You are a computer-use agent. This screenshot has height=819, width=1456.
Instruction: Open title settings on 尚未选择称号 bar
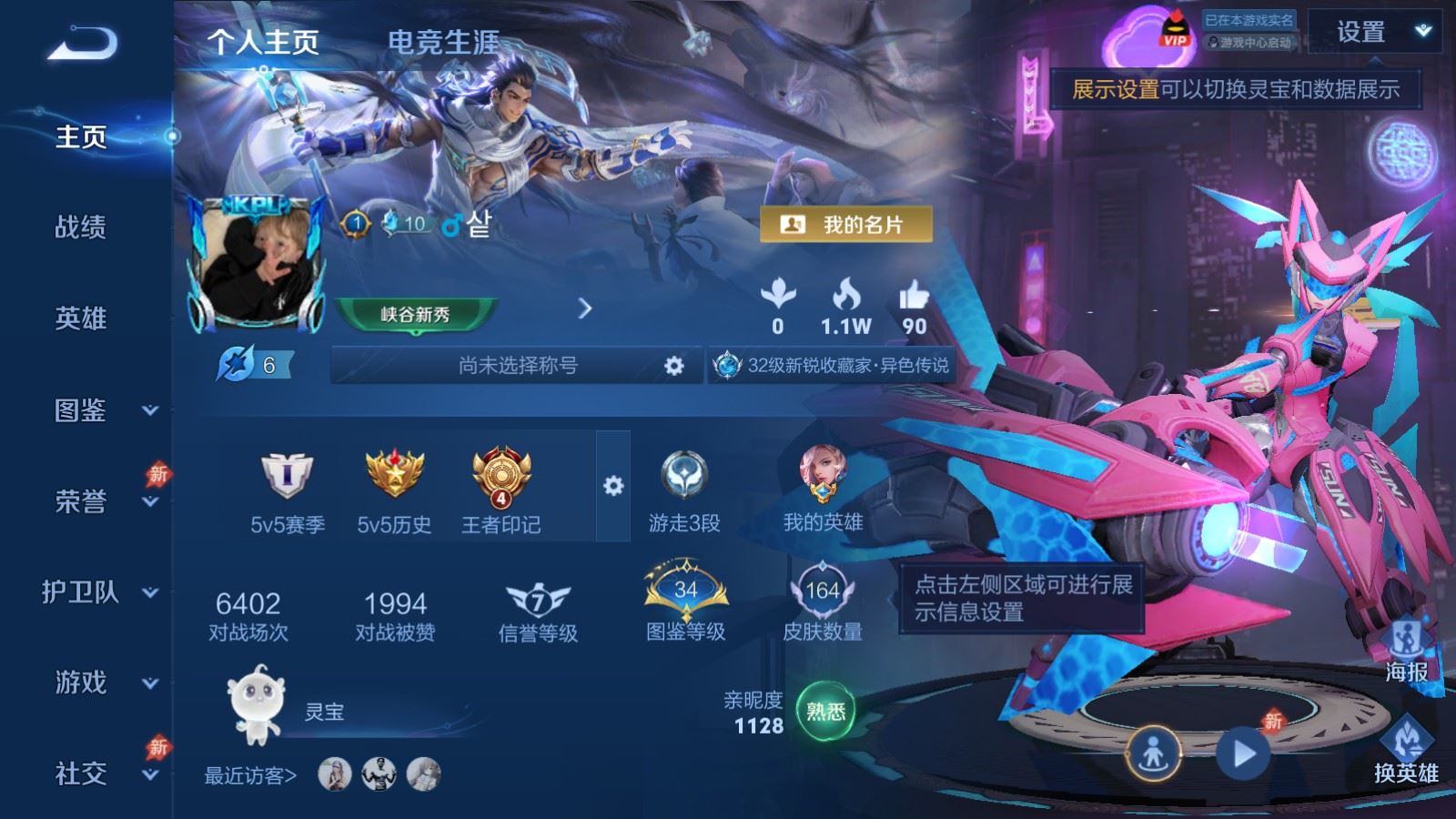pos(673,366)
